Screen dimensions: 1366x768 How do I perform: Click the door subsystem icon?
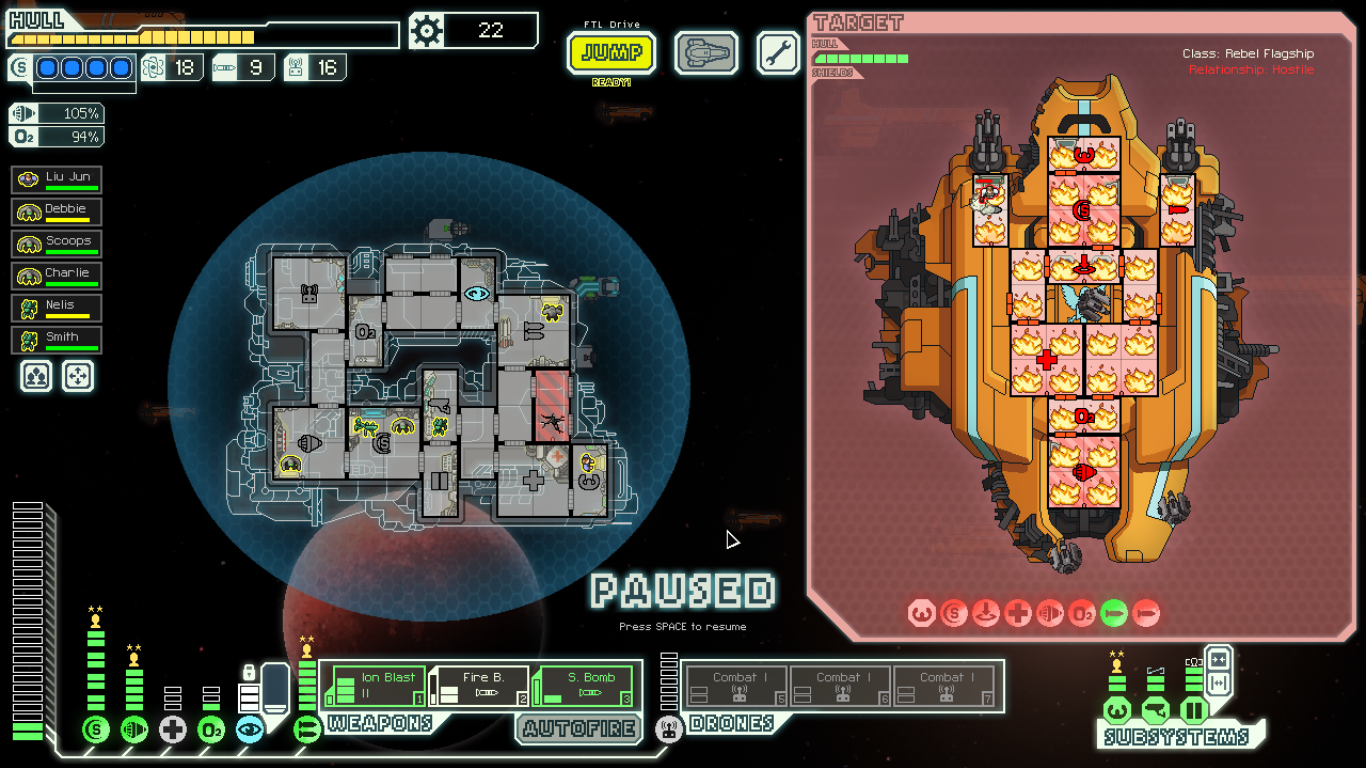point(1193,711)
